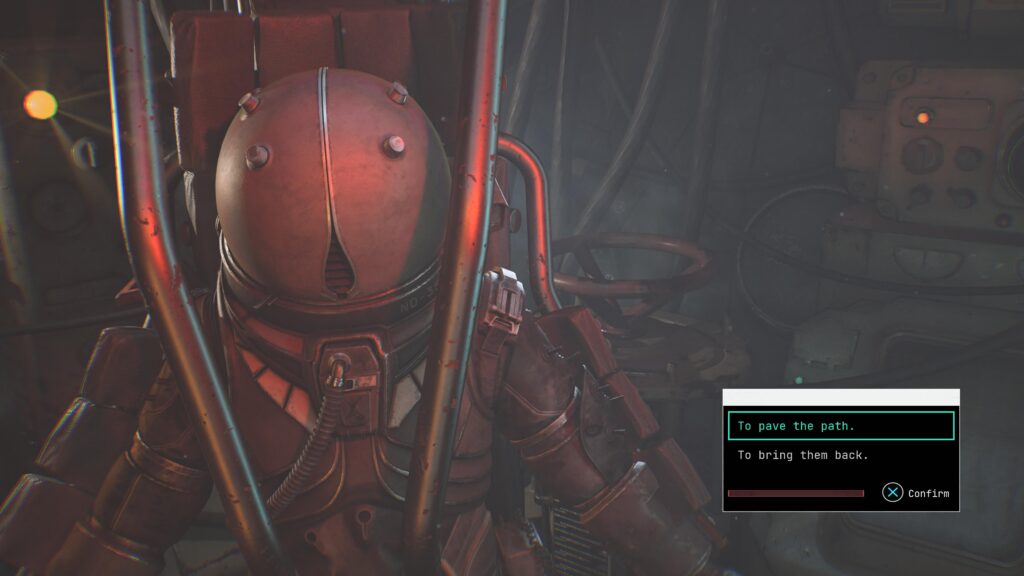1024x576 pixels.
Task: Select the option "To bring them back."
Action: pyautogui.click(x=803, y=455)
